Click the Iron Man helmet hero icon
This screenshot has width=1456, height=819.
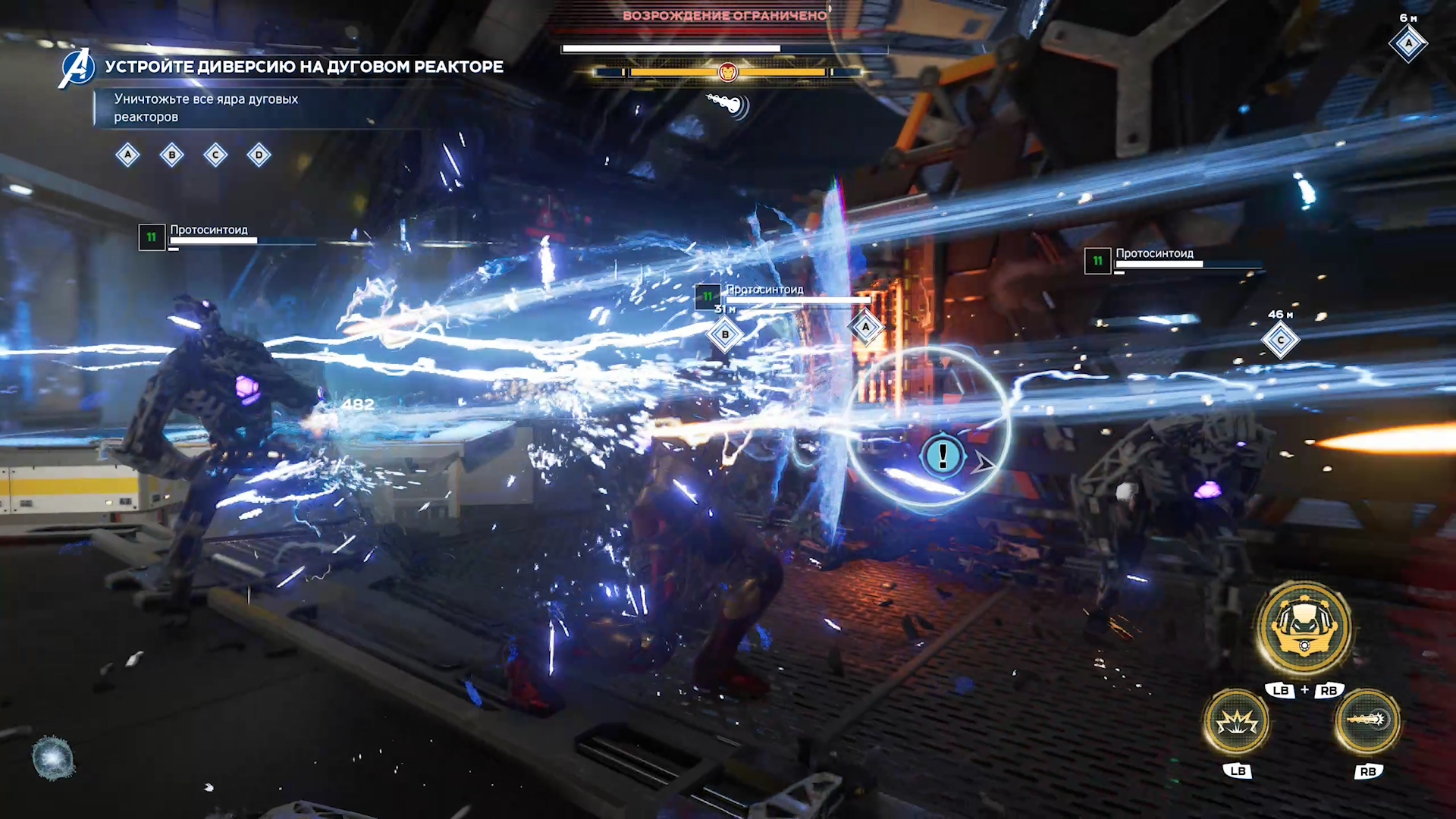(x=727, y=72)
